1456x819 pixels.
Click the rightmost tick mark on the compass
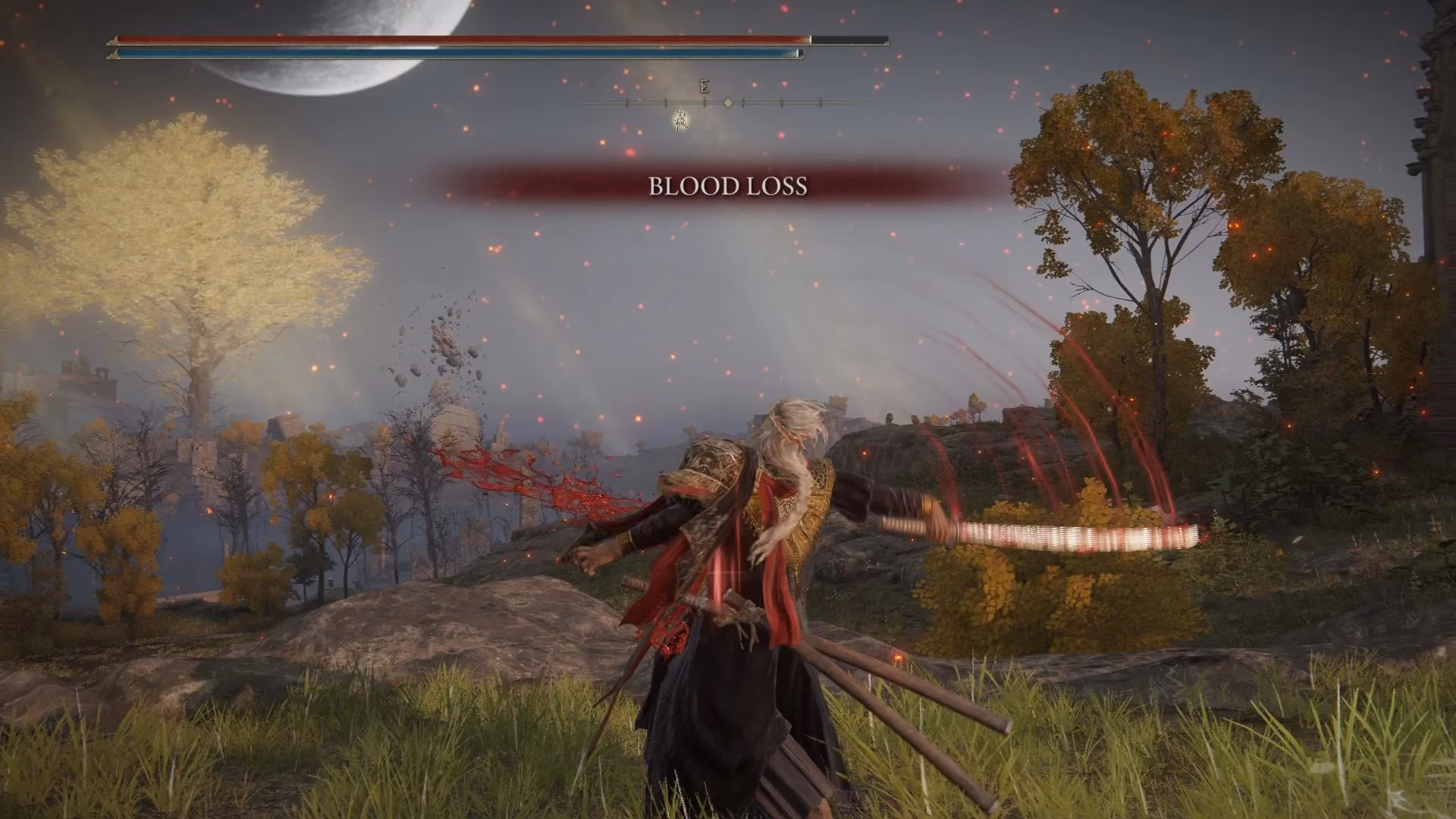click(821, 102)
